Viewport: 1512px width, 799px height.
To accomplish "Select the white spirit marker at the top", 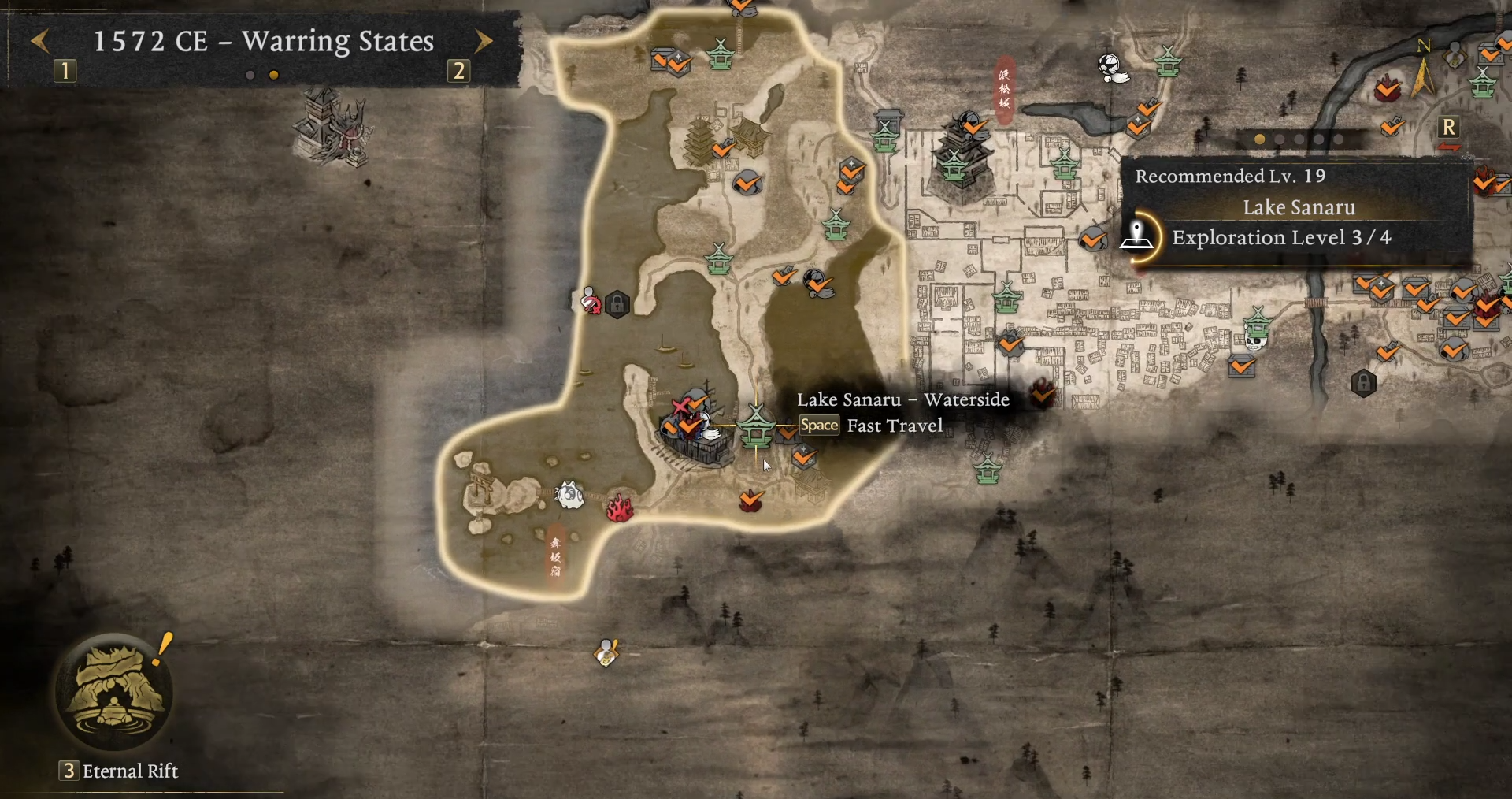I will click(x=1112, y=68).
